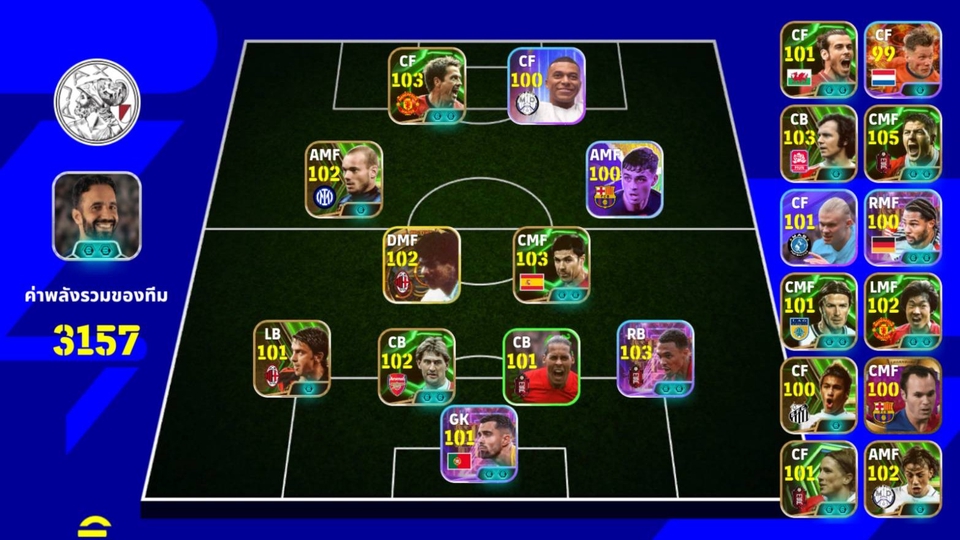
Task: Choose the AMF 102 Inter Milan card
Action: [x=344, y=179]
